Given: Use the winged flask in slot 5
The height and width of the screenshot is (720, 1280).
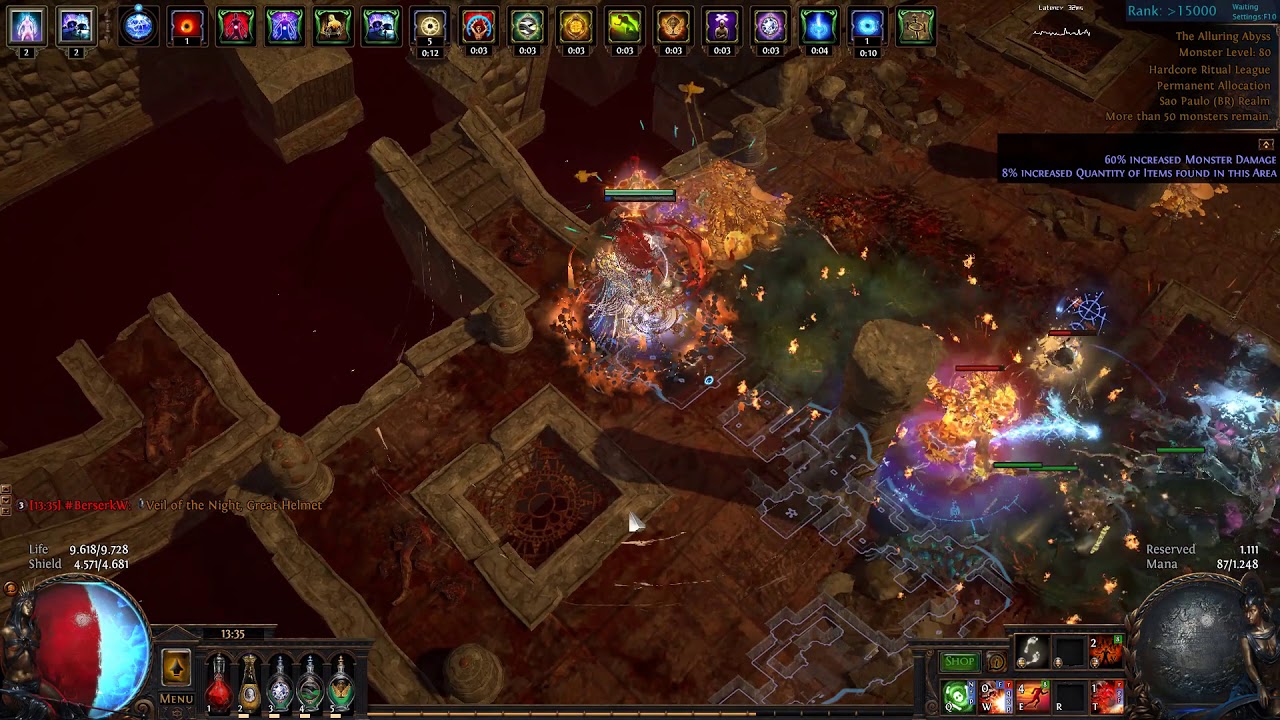Looking at the screenshot, I should point(341,682).
